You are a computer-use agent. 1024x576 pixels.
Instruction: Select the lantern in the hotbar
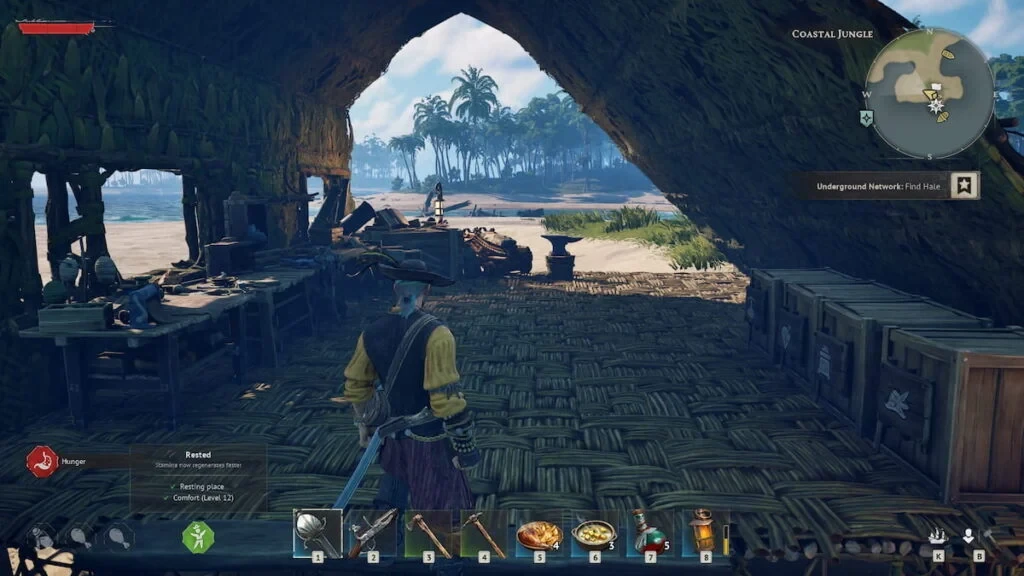(703, 532)
